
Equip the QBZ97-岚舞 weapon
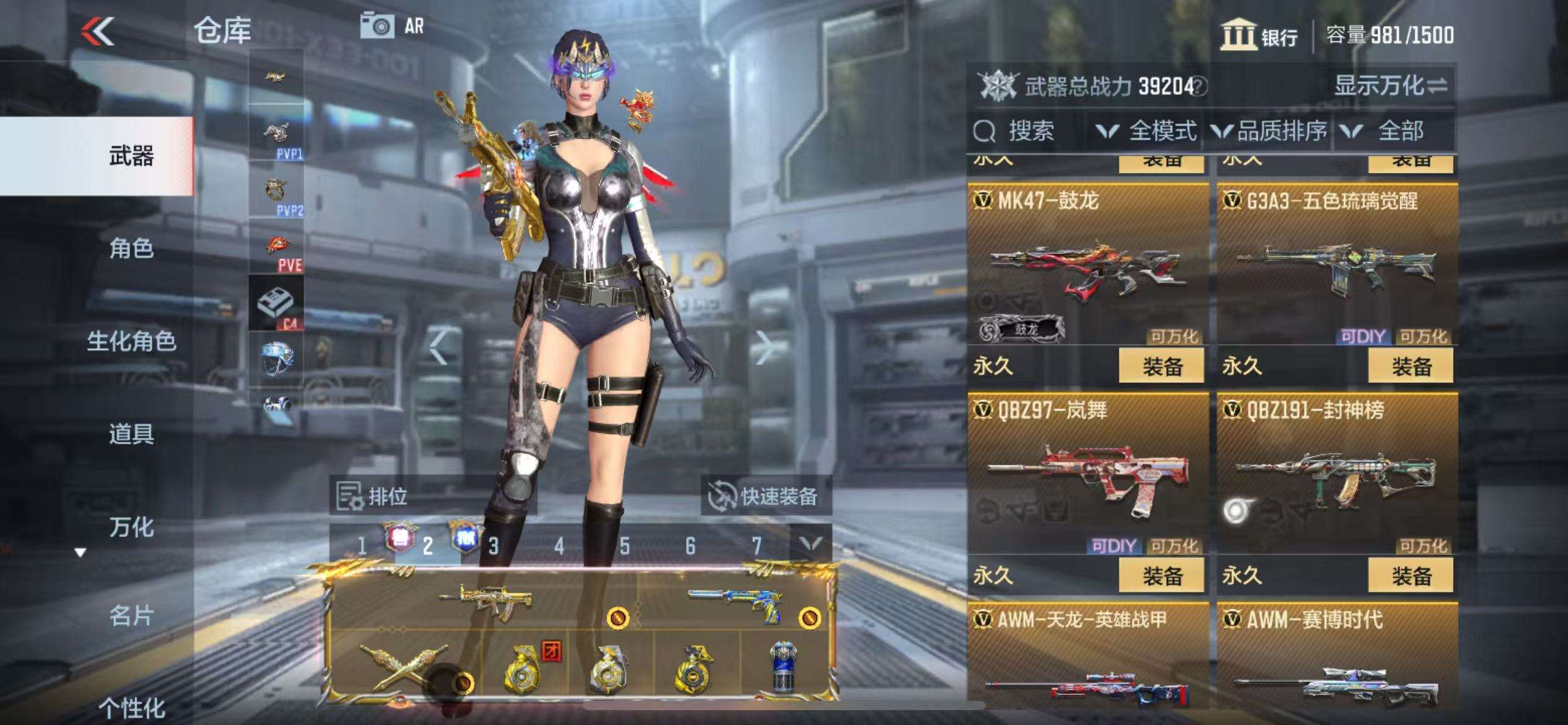1161,575
